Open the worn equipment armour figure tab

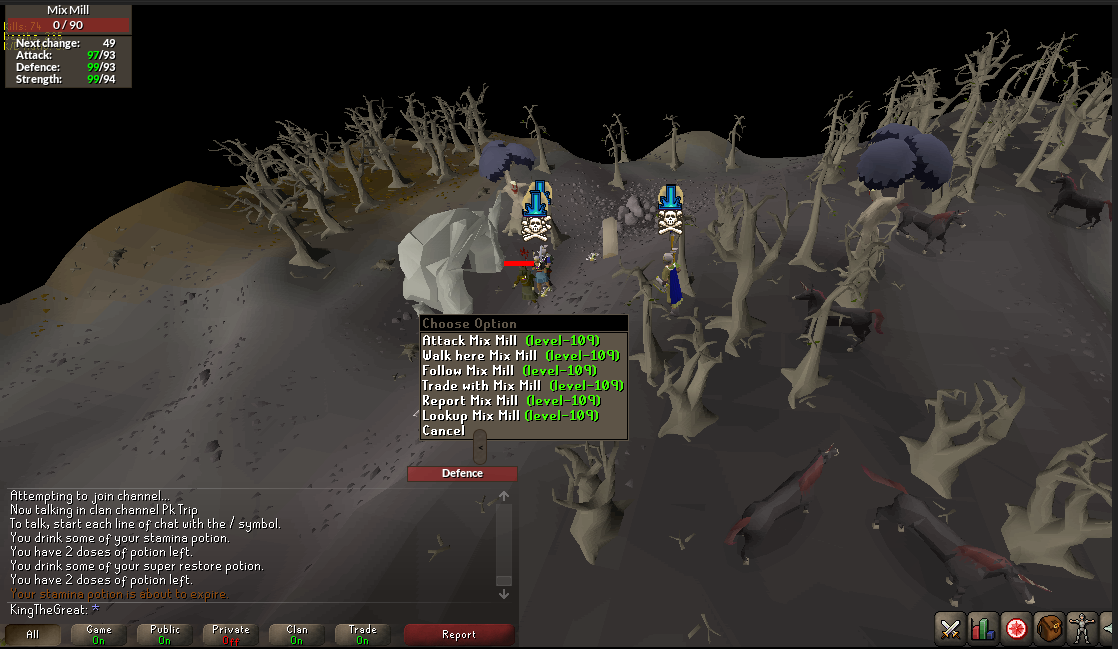pyautogui.click(x=1081, y=629)
